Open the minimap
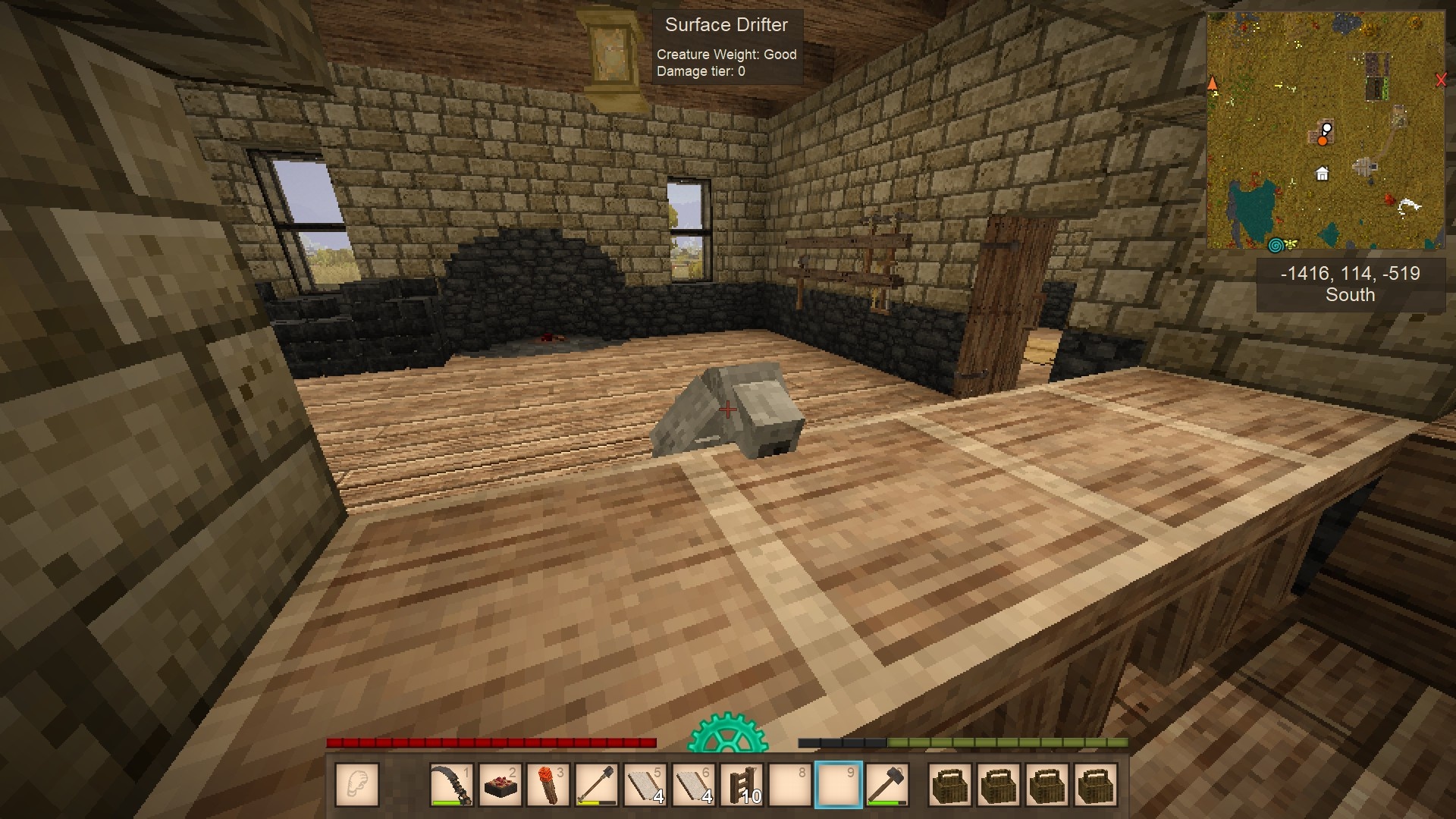1456x819 pixels. (1326, 130)
